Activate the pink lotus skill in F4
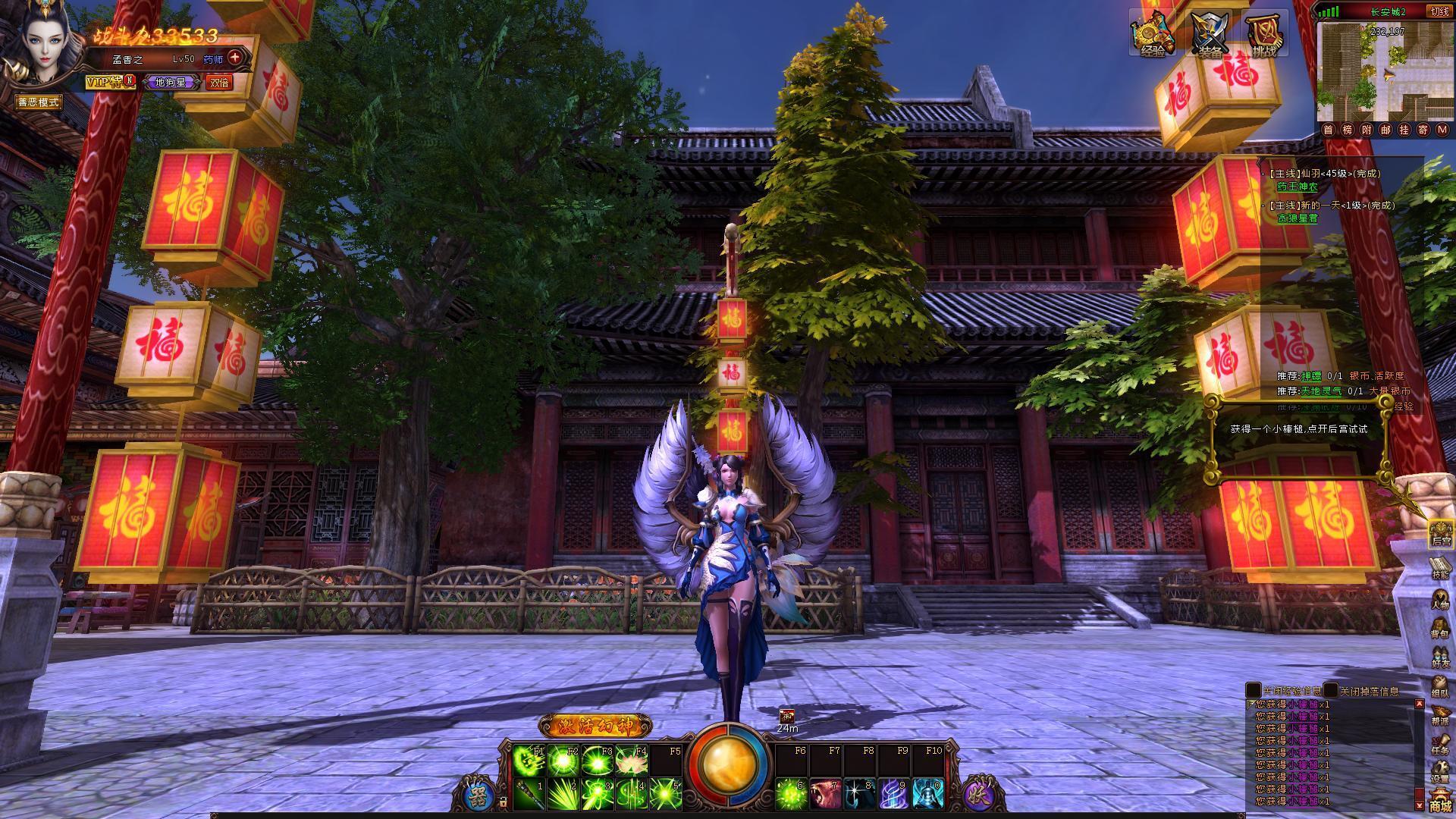 631,760
